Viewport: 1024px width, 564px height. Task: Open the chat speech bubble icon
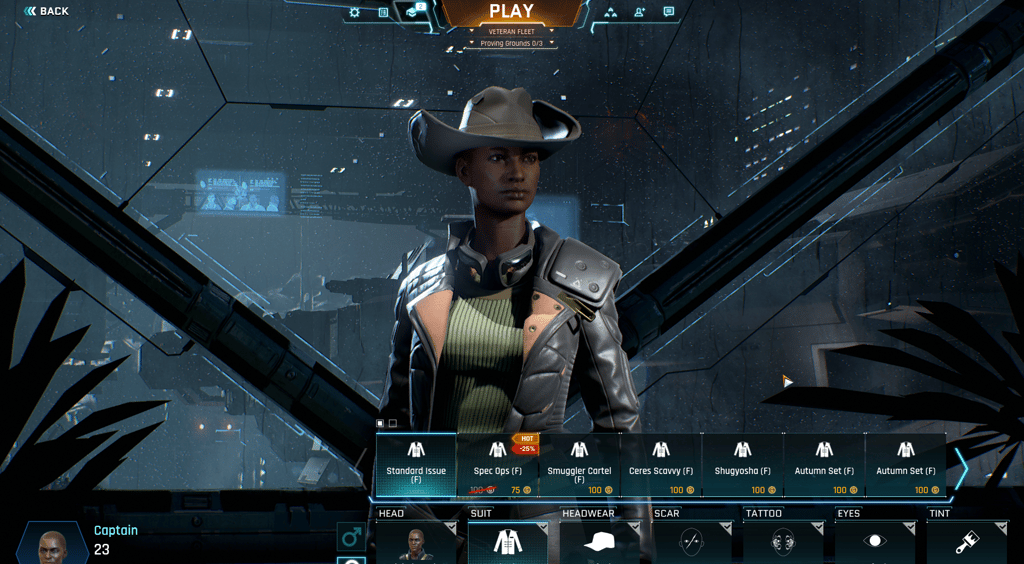click(x=668, y=13)
